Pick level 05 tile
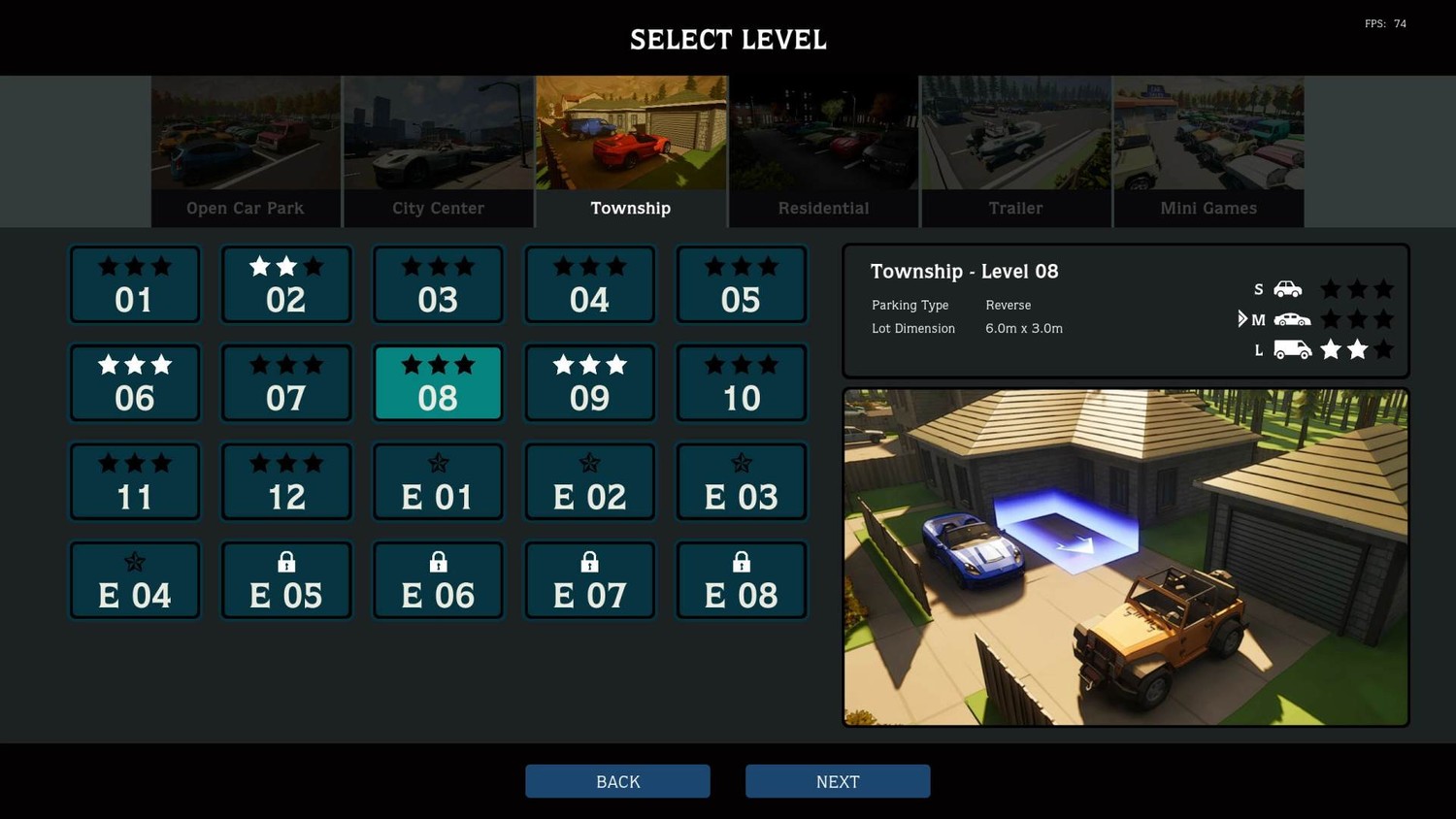The height and width of the screenshot is (819, 1456). click(742, 285)
